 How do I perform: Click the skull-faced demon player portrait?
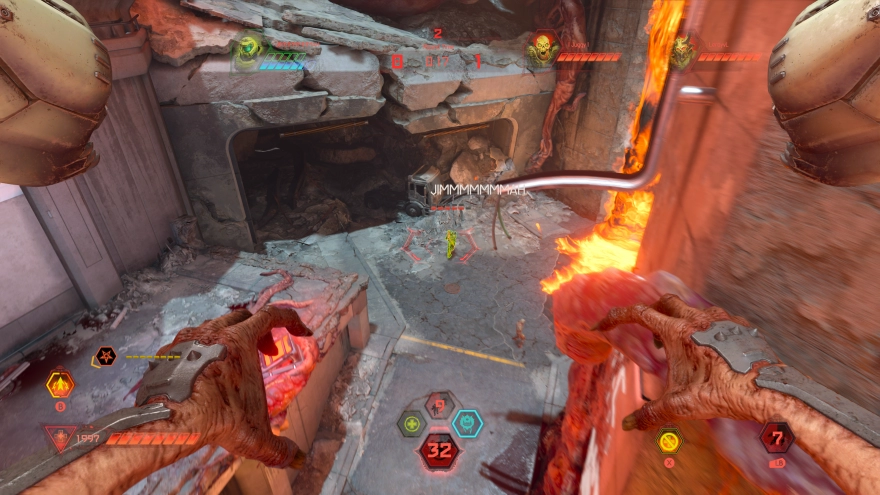(542, 49)
